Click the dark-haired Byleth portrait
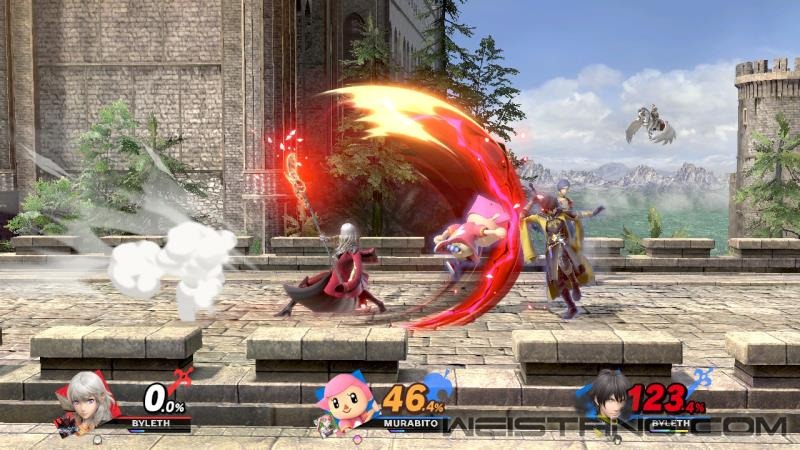 tap(608, 400)
